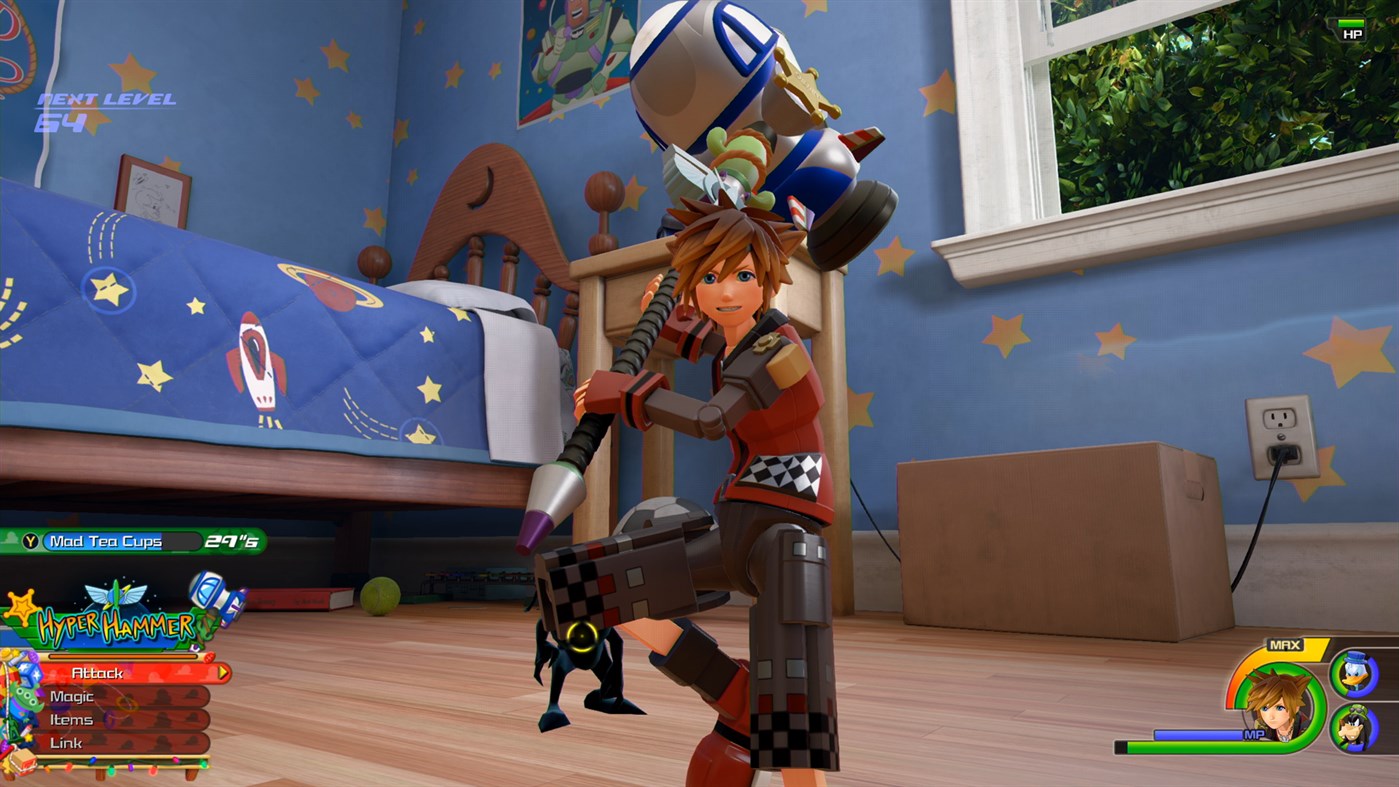The width and height of the screenshot is (1399, 787).
Task: Click Goofy's party member portrait
Action: [x=1353, y=728]
